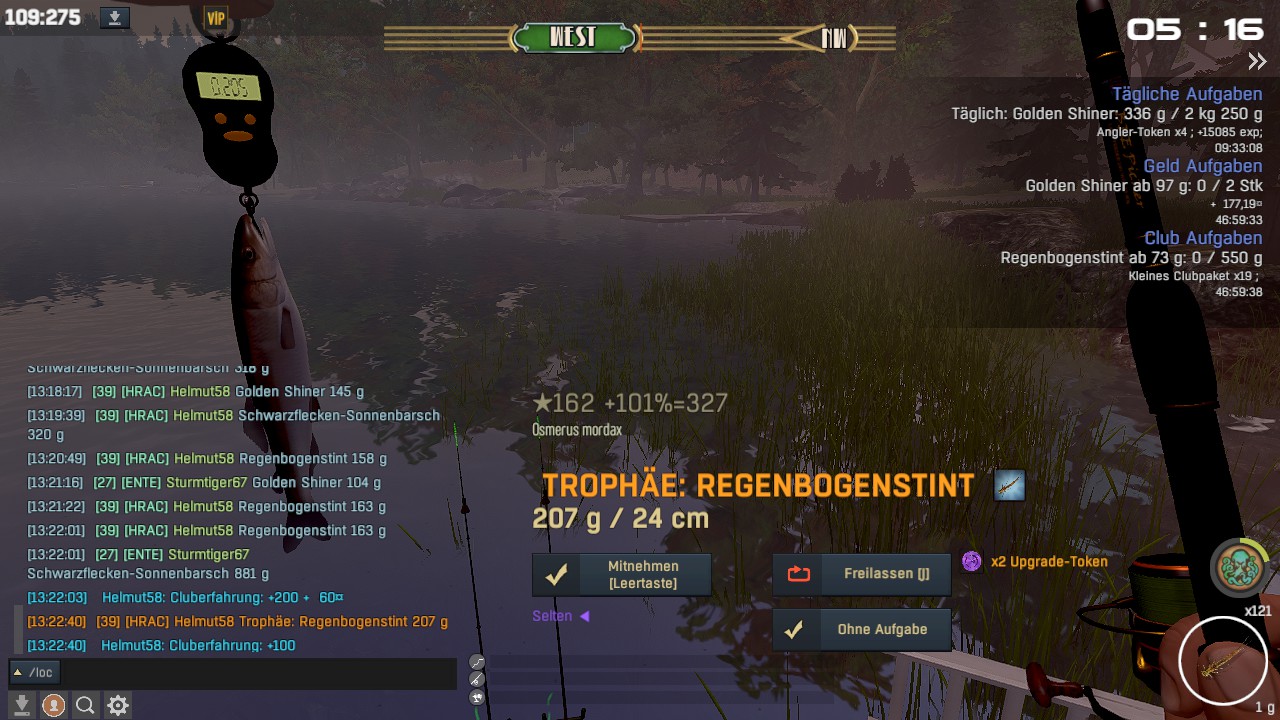Screen dimensions: 1280x720
Task: Open the VIP status badge
Action: (215, 18)
